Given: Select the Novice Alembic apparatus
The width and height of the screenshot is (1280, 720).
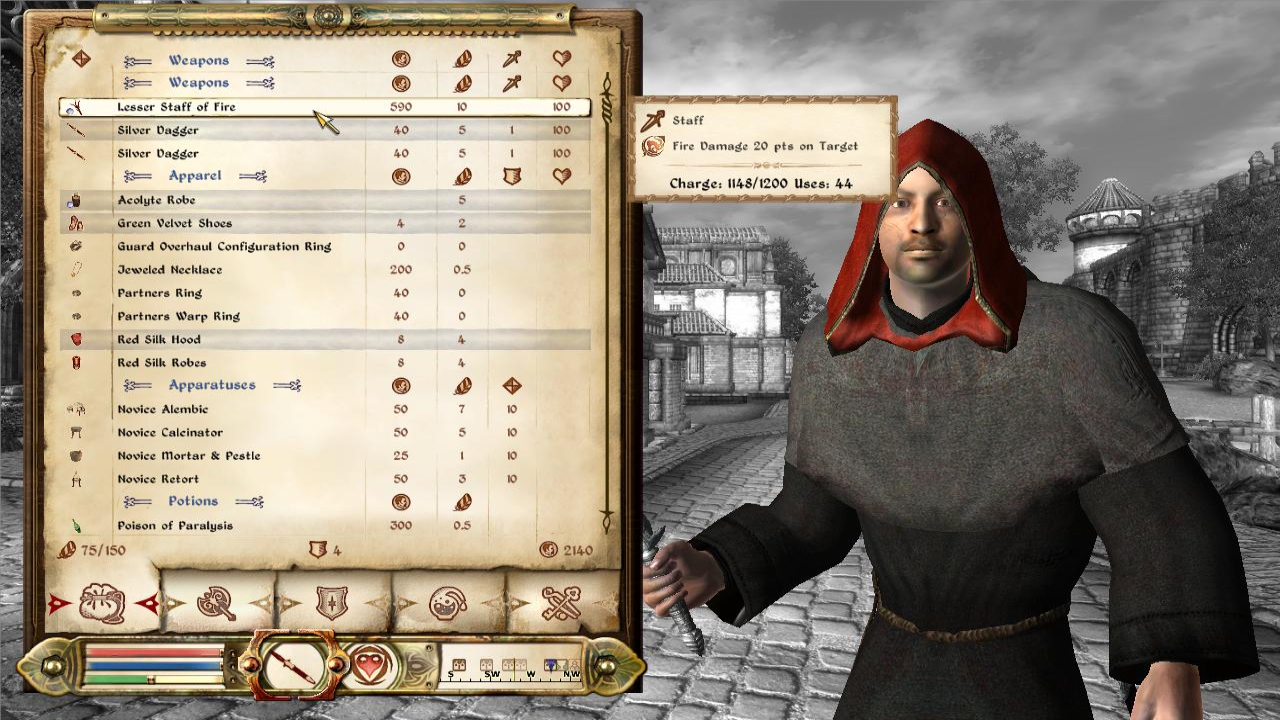Looking at the screenshot, I should 163,409.
